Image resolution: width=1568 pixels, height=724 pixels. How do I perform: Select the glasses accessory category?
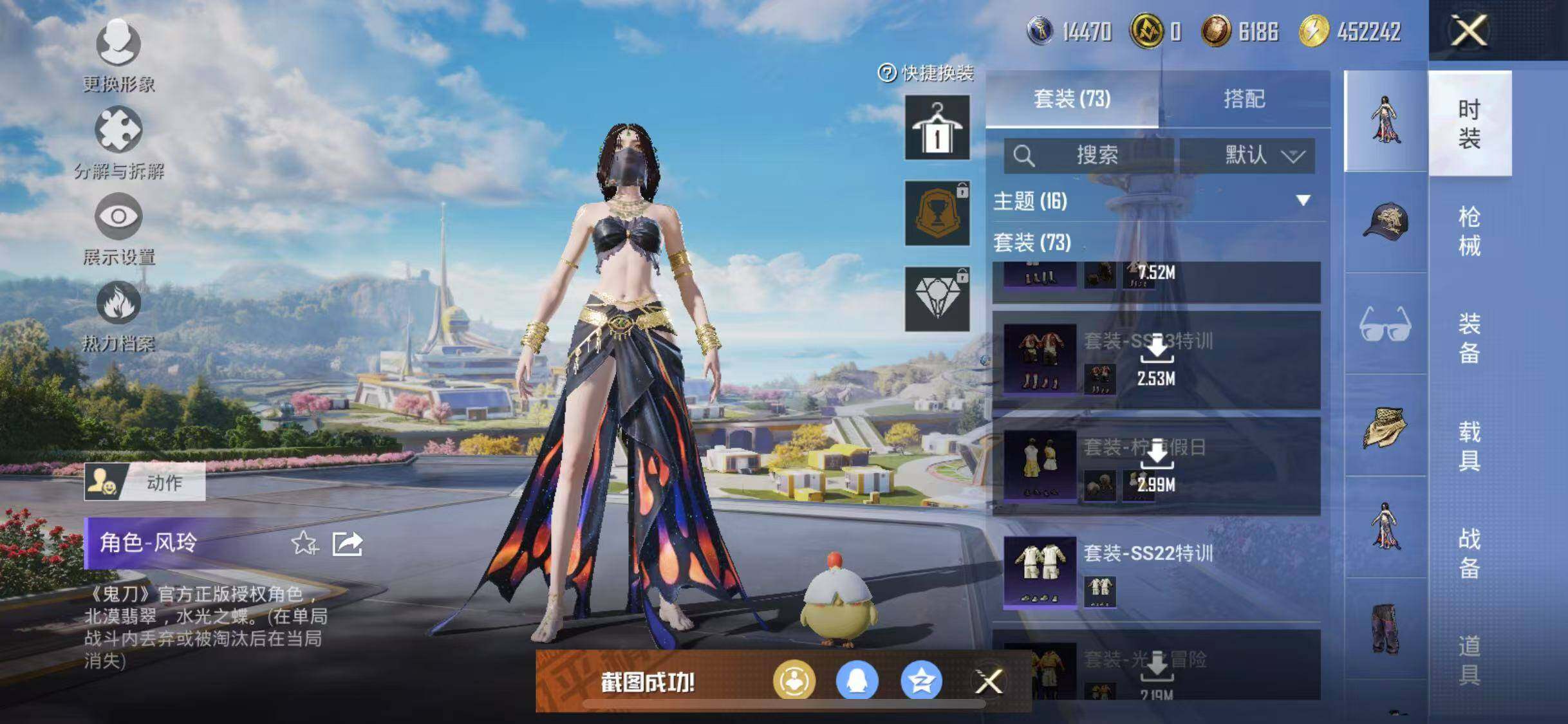coord(1385,324)
